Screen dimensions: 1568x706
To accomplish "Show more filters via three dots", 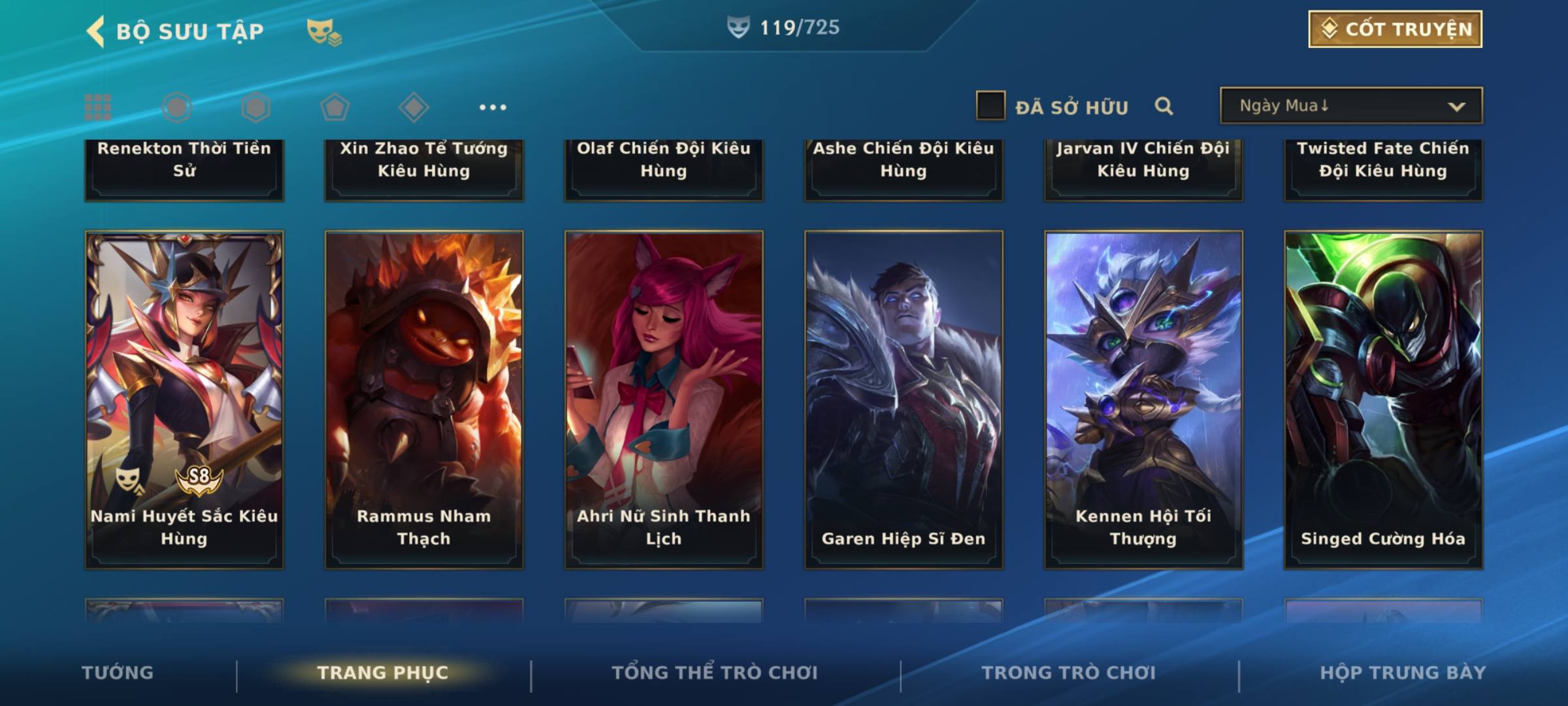I will coord(493,107).
